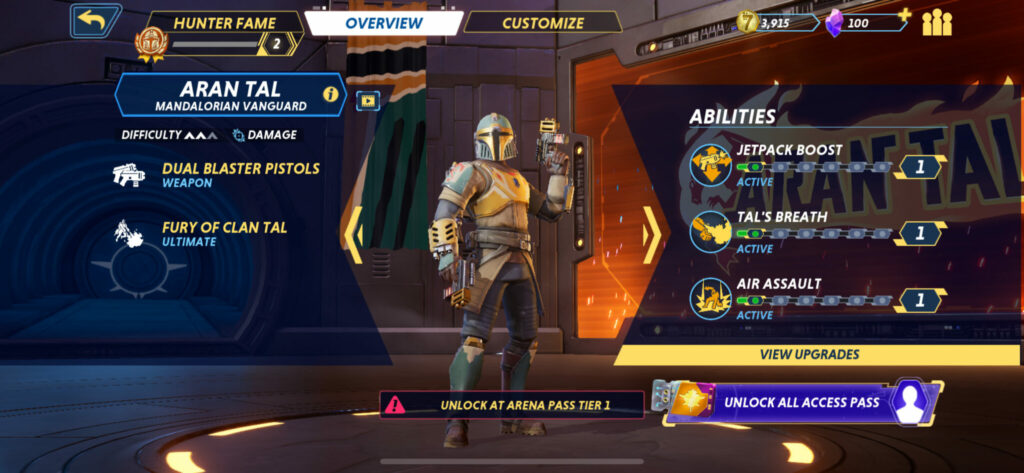Screen dimensions: 1024x473
Task: Open the Overview tab
Action: click(384, 23)
